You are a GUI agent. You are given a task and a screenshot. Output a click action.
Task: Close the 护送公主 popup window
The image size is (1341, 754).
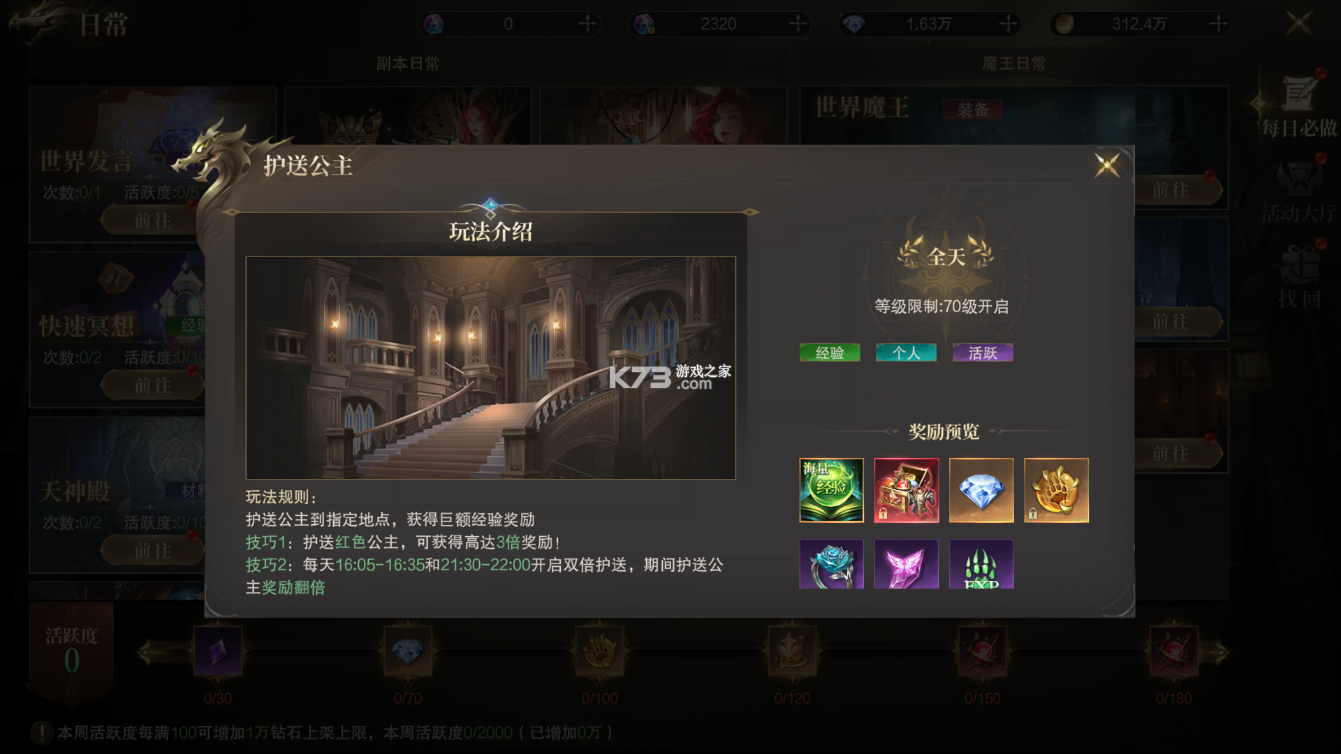tap(1106, 164)
